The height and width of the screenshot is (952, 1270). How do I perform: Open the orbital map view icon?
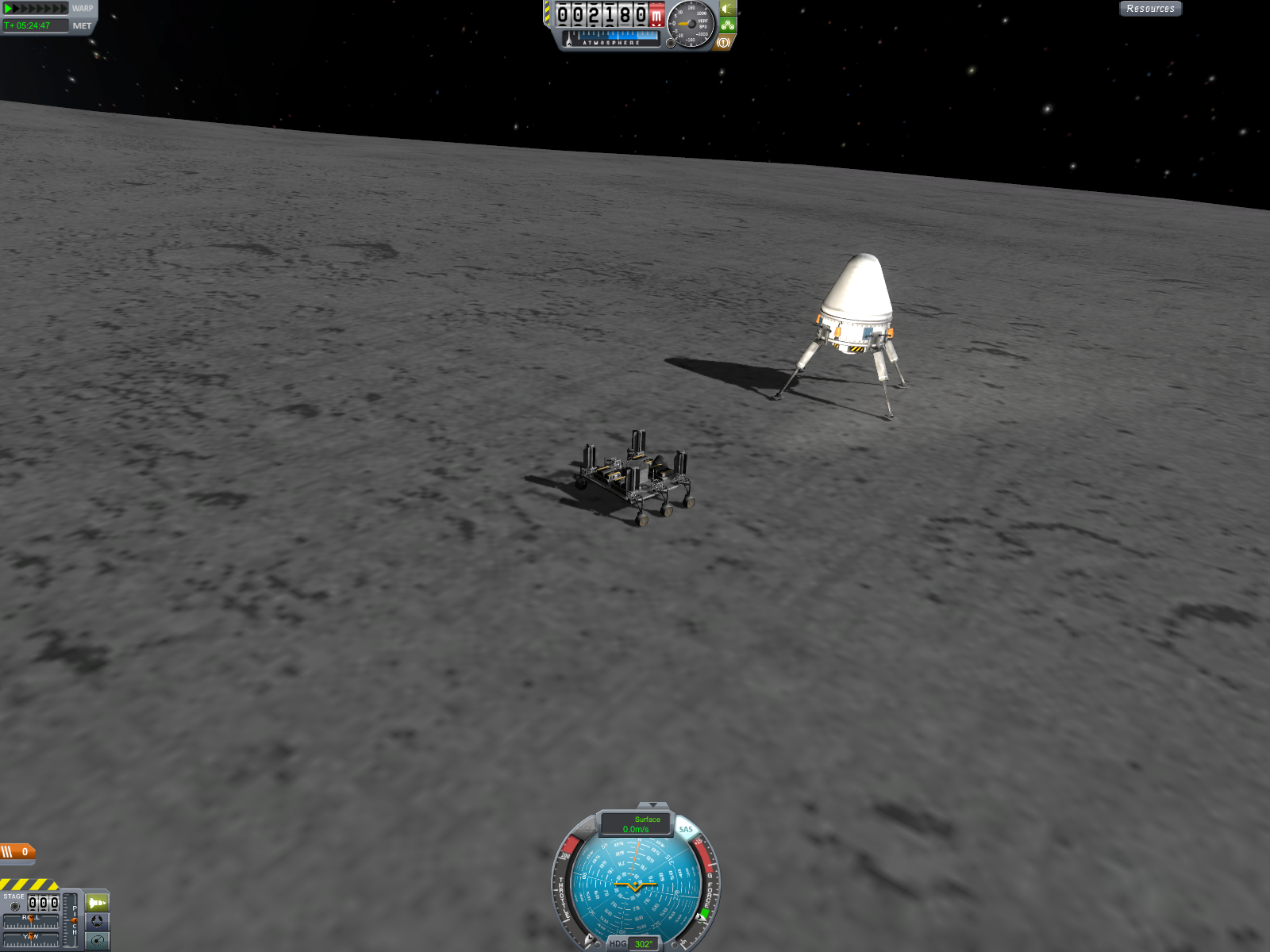(x=97, y=940)
